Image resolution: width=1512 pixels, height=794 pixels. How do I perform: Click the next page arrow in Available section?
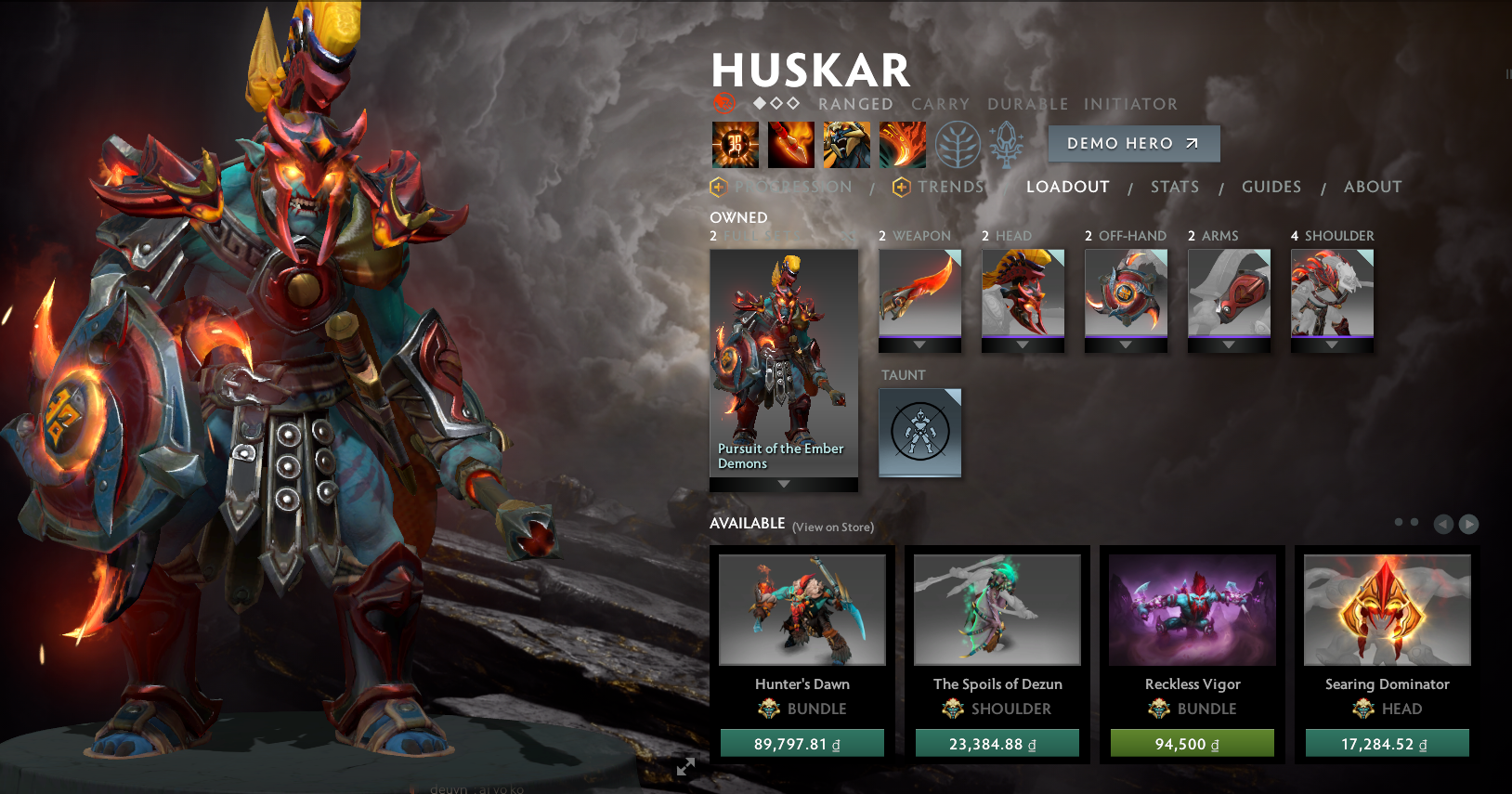point(1469,525)
